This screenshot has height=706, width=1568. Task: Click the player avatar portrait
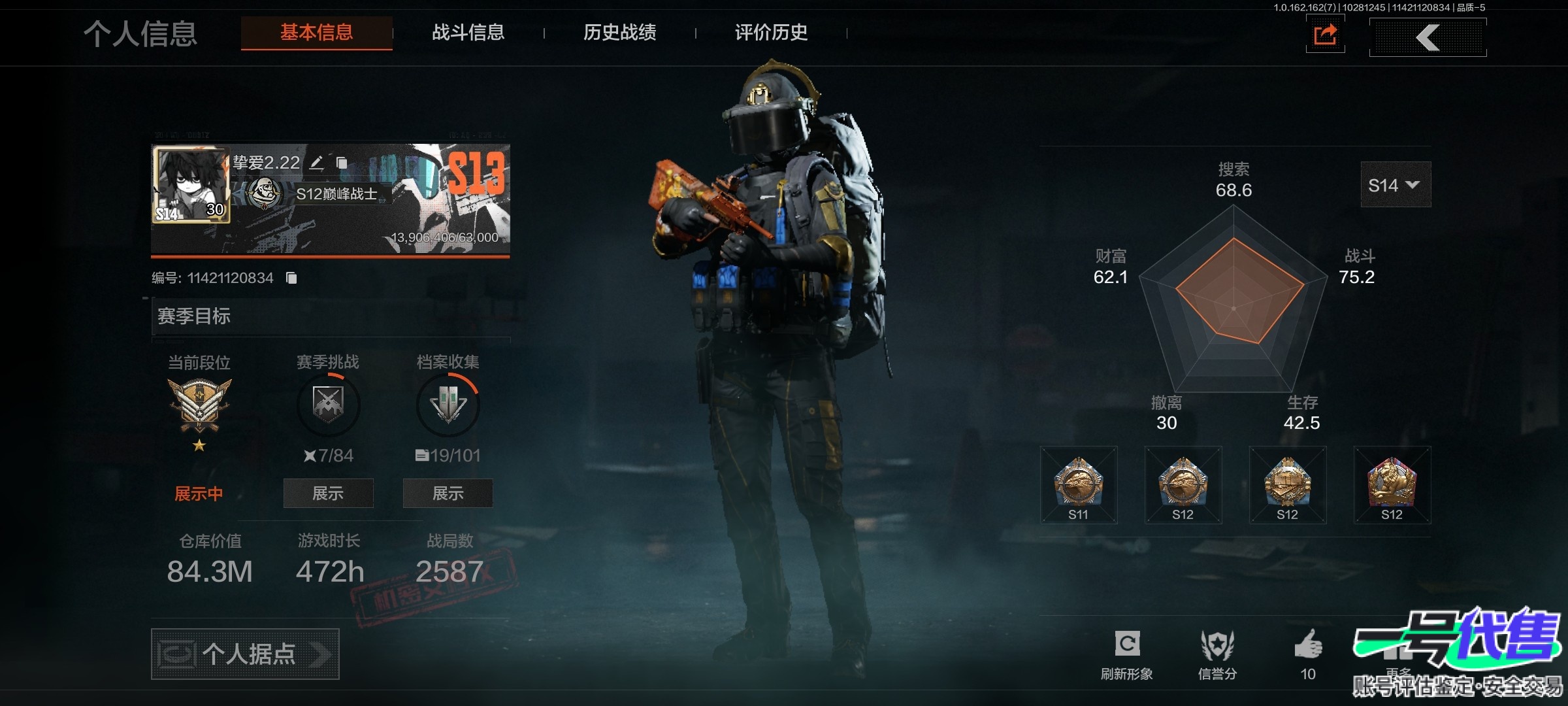(191, 184)
